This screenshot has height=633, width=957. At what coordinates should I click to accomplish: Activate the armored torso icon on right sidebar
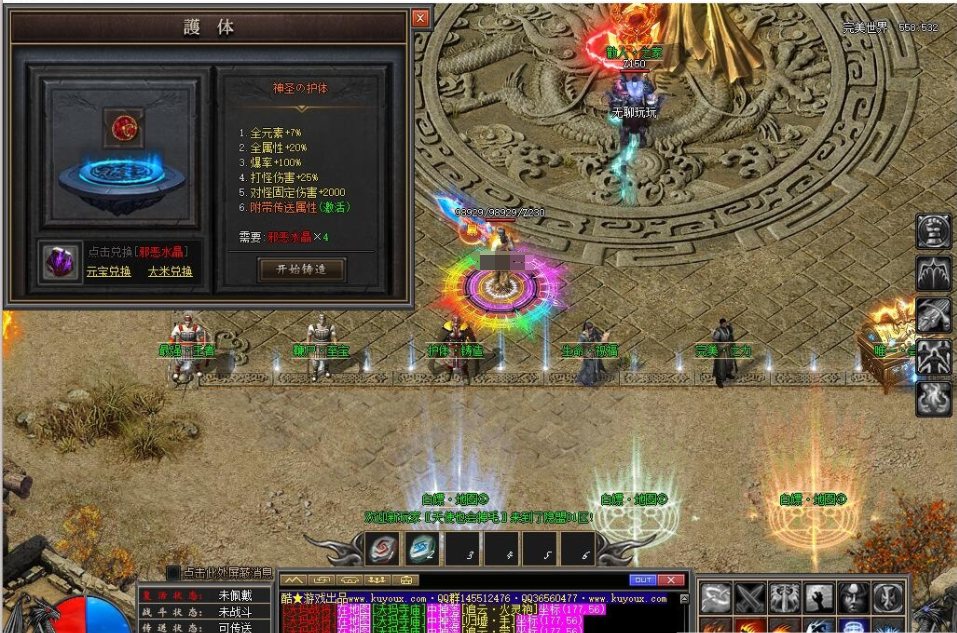(x=934, y=231)
